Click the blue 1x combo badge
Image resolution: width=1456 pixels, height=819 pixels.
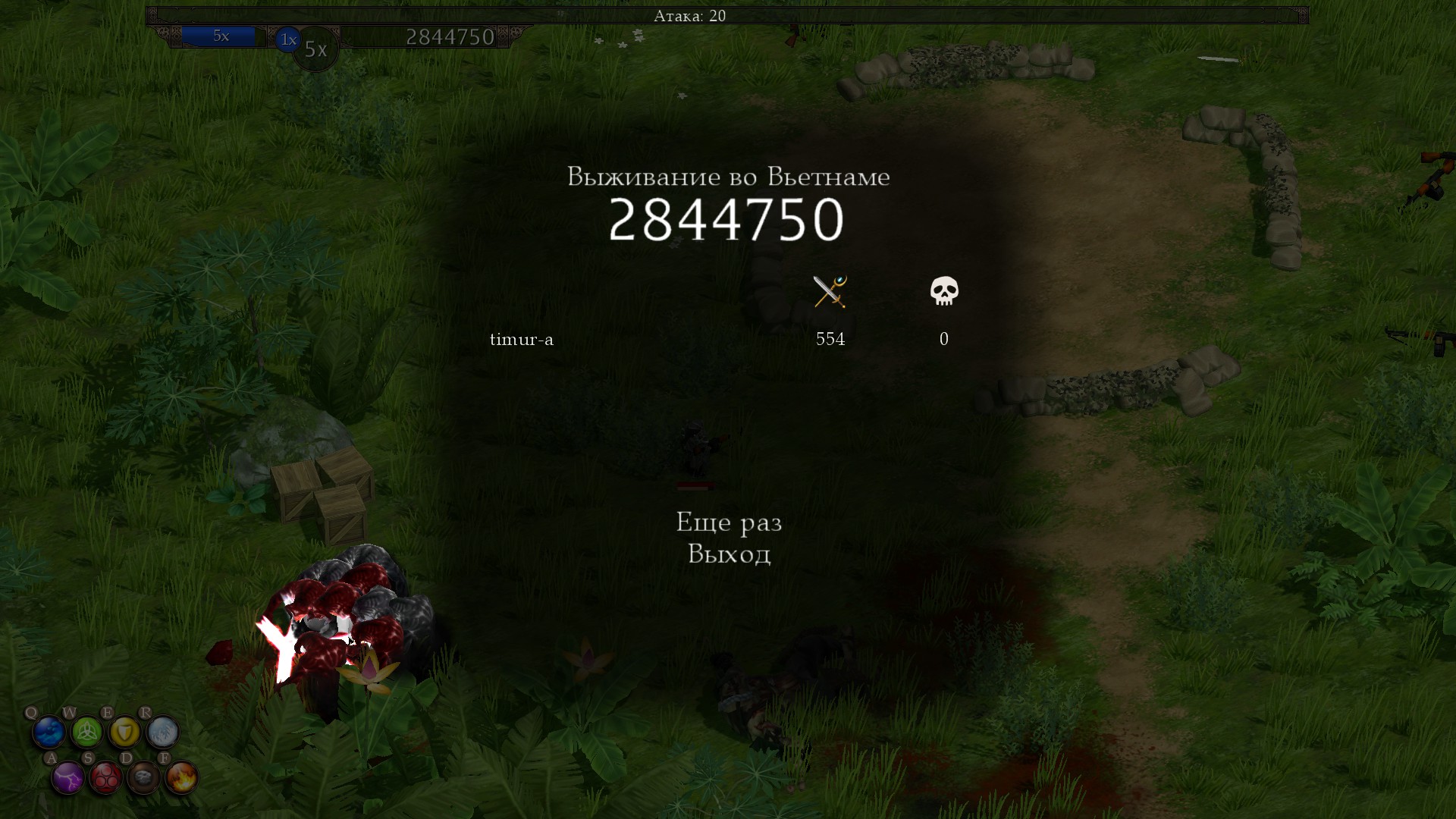[x=287, y=39]
